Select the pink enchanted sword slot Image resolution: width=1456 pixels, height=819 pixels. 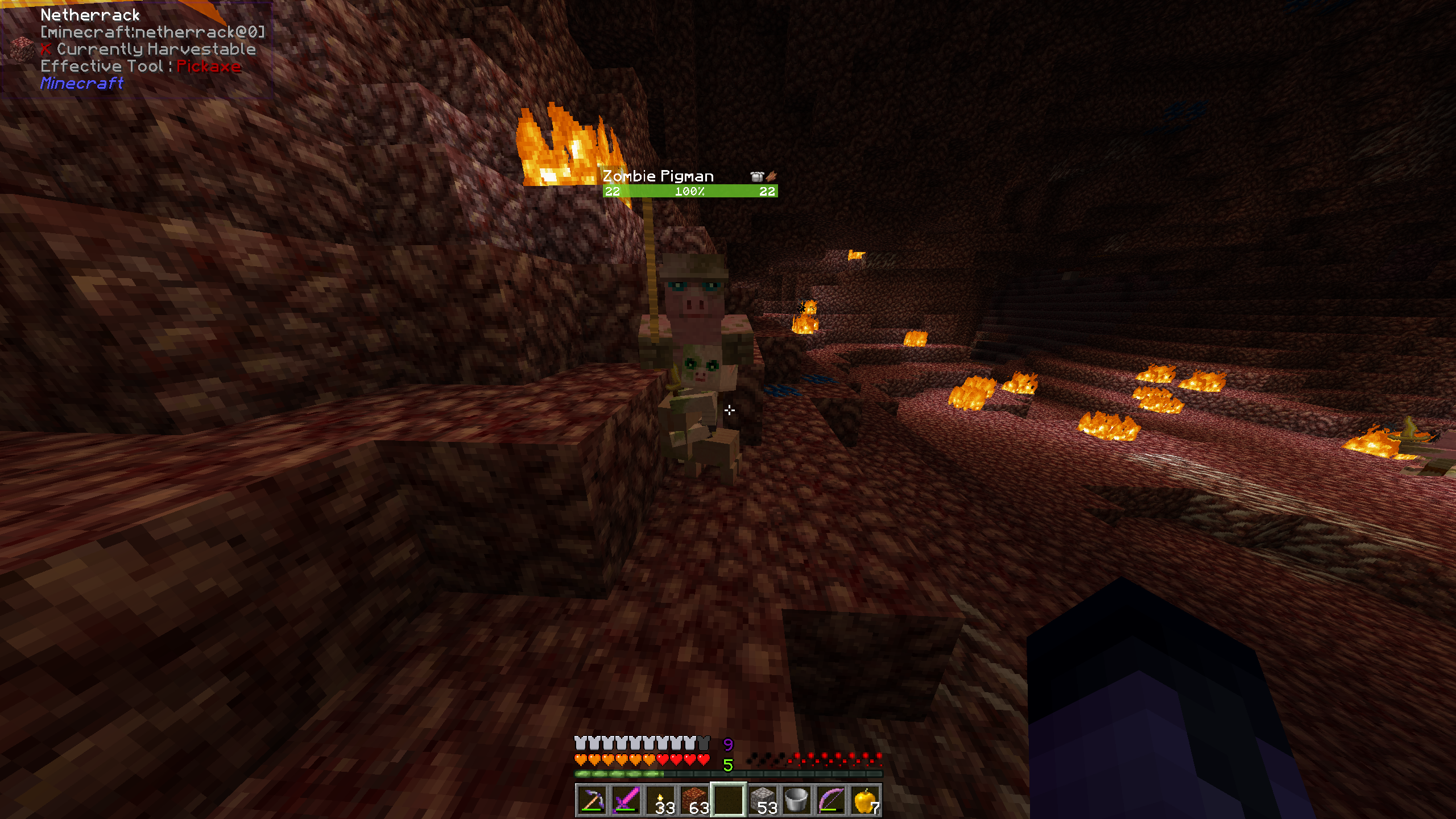[x=626, y=800]
